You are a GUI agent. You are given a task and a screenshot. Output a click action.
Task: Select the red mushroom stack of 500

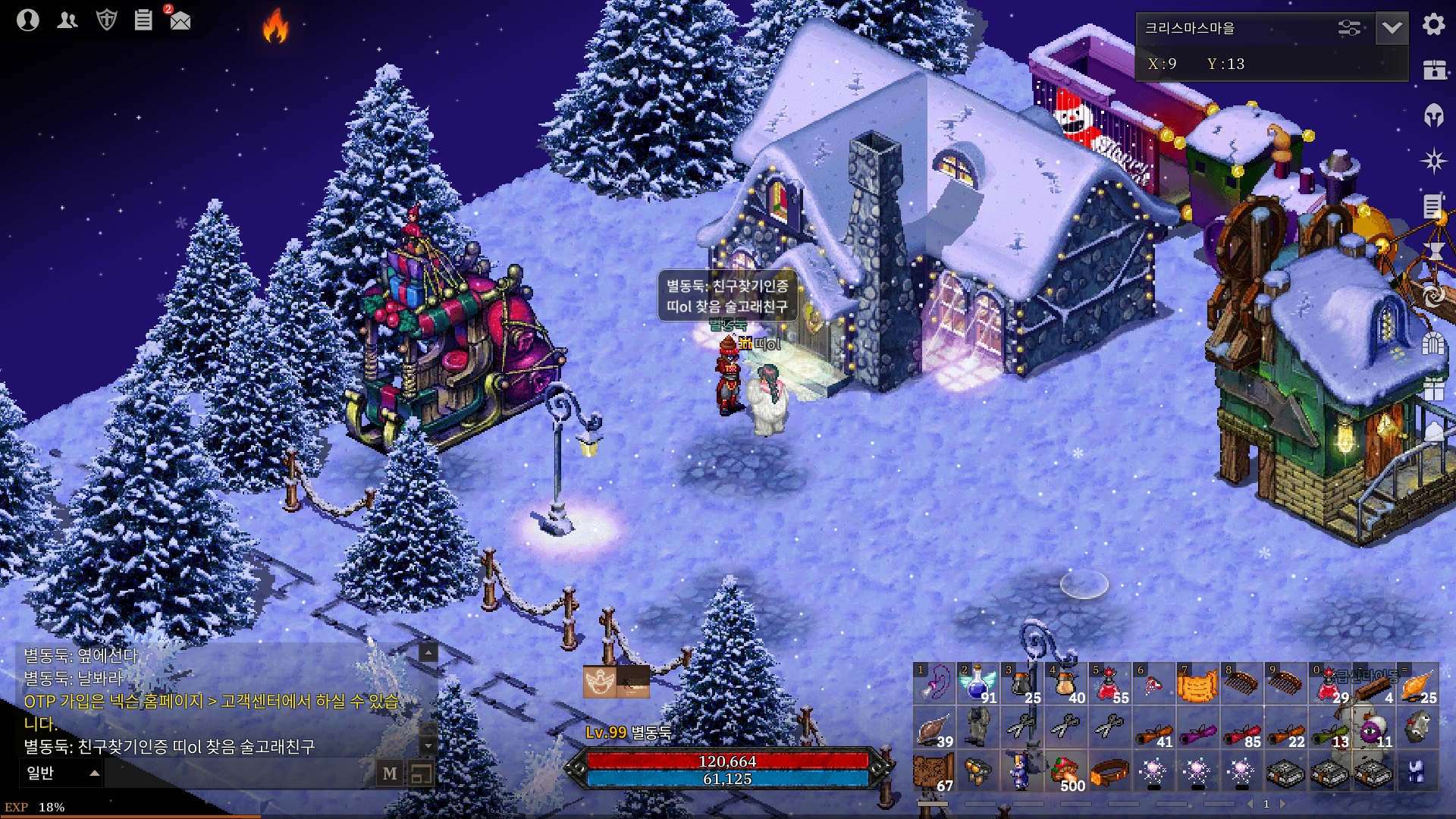point(1065,772)
